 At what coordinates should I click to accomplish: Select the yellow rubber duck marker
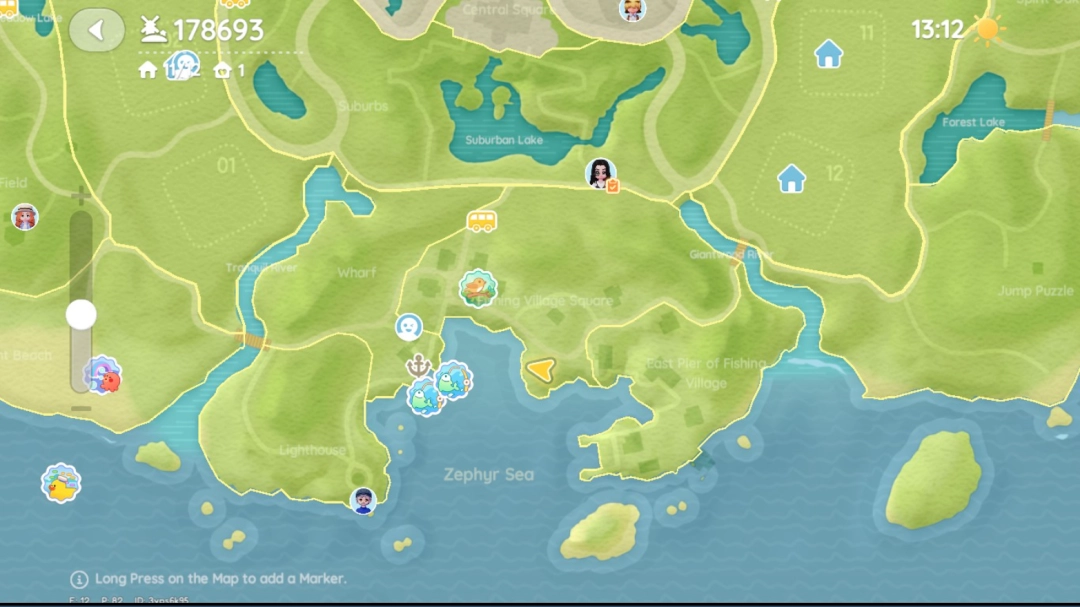pos(61,484)
